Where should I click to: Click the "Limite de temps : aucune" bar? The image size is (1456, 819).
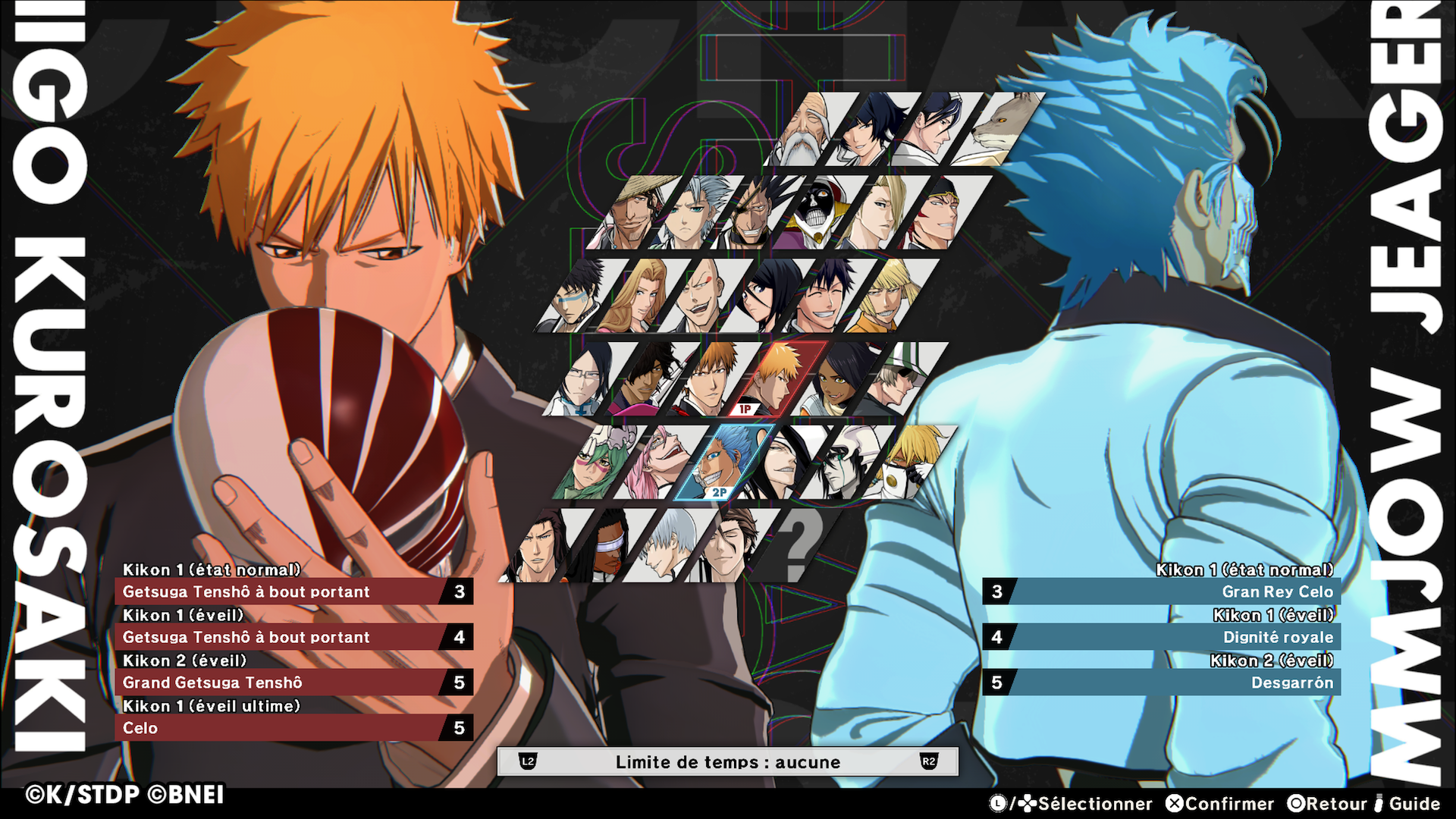coord(728,762)
